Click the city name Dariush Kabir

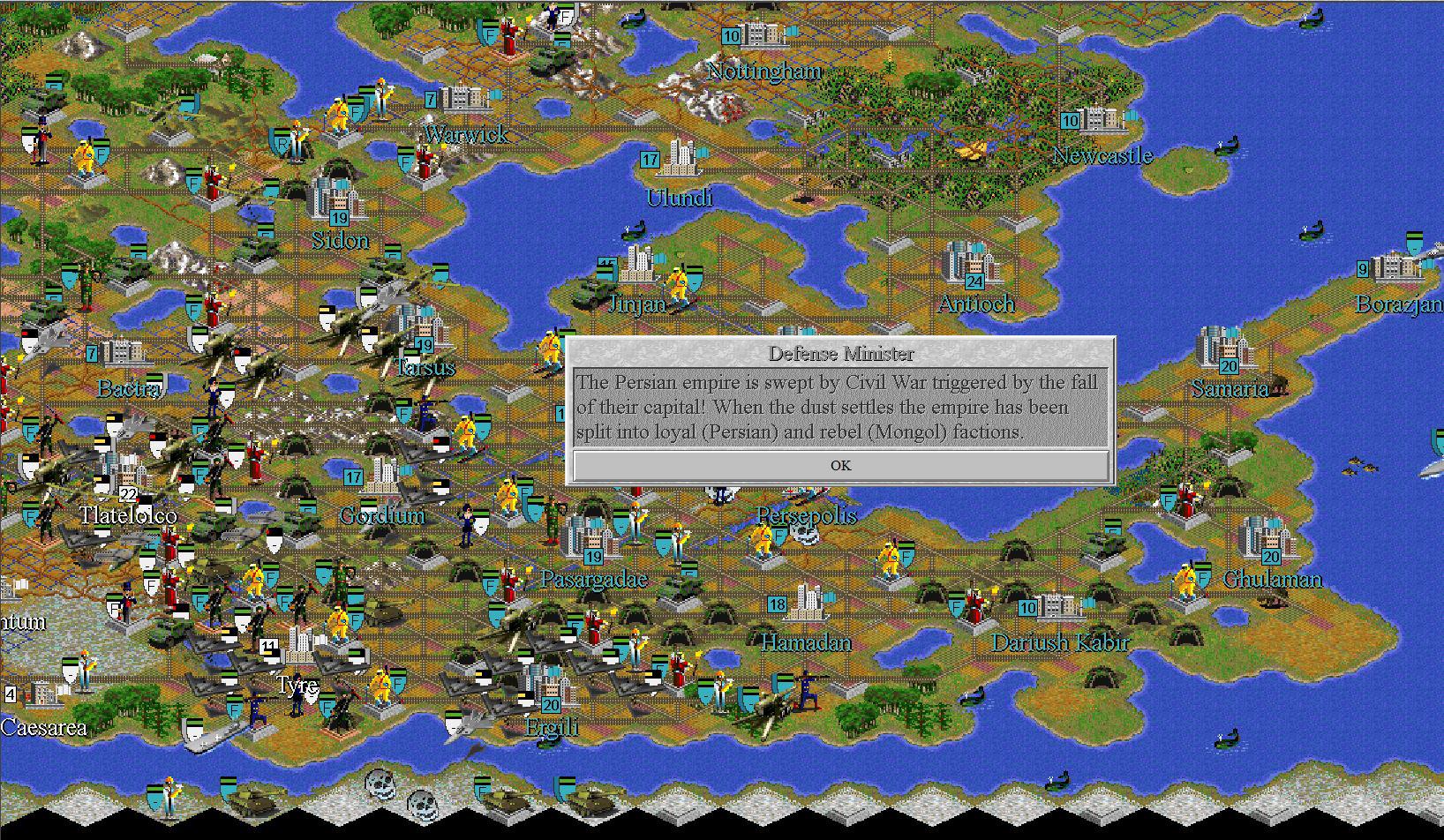[x=1061, y=643]
